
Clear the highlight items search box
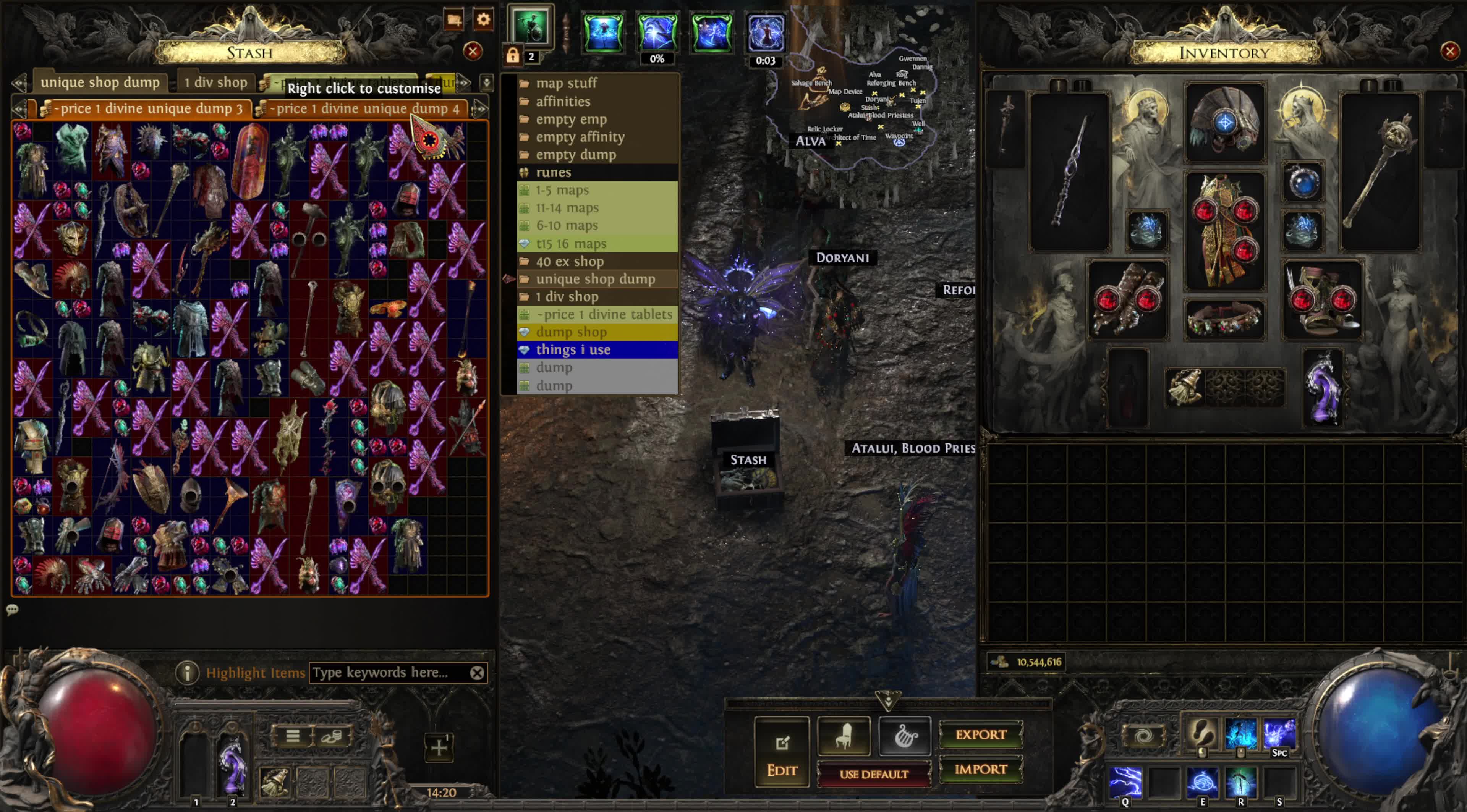pos(477,673)
